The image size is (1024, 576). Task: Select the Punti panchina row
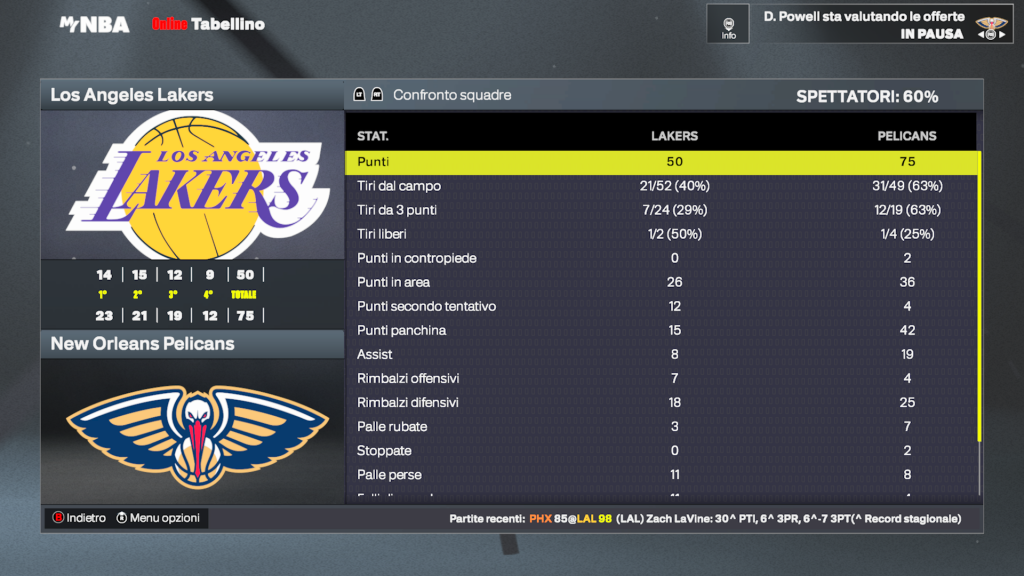(661, 330)
